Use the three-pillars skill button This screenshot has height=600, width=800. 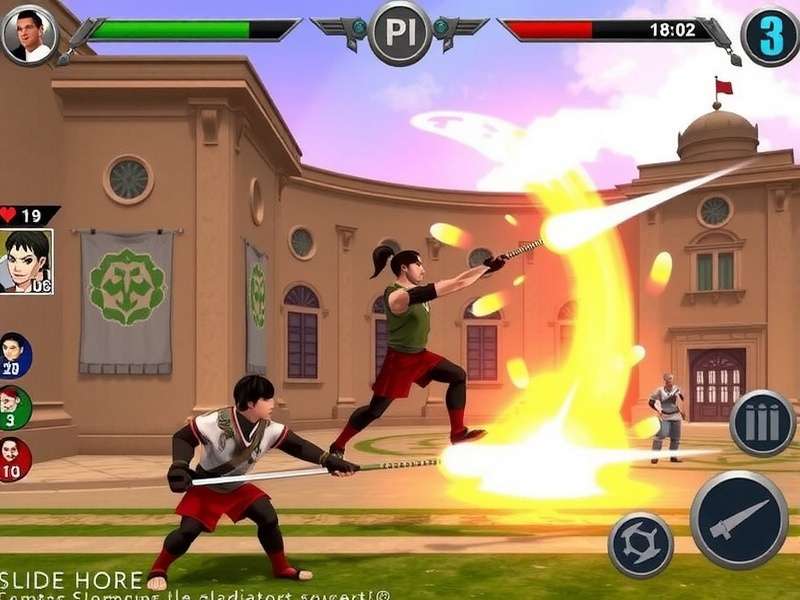[762, 423]
